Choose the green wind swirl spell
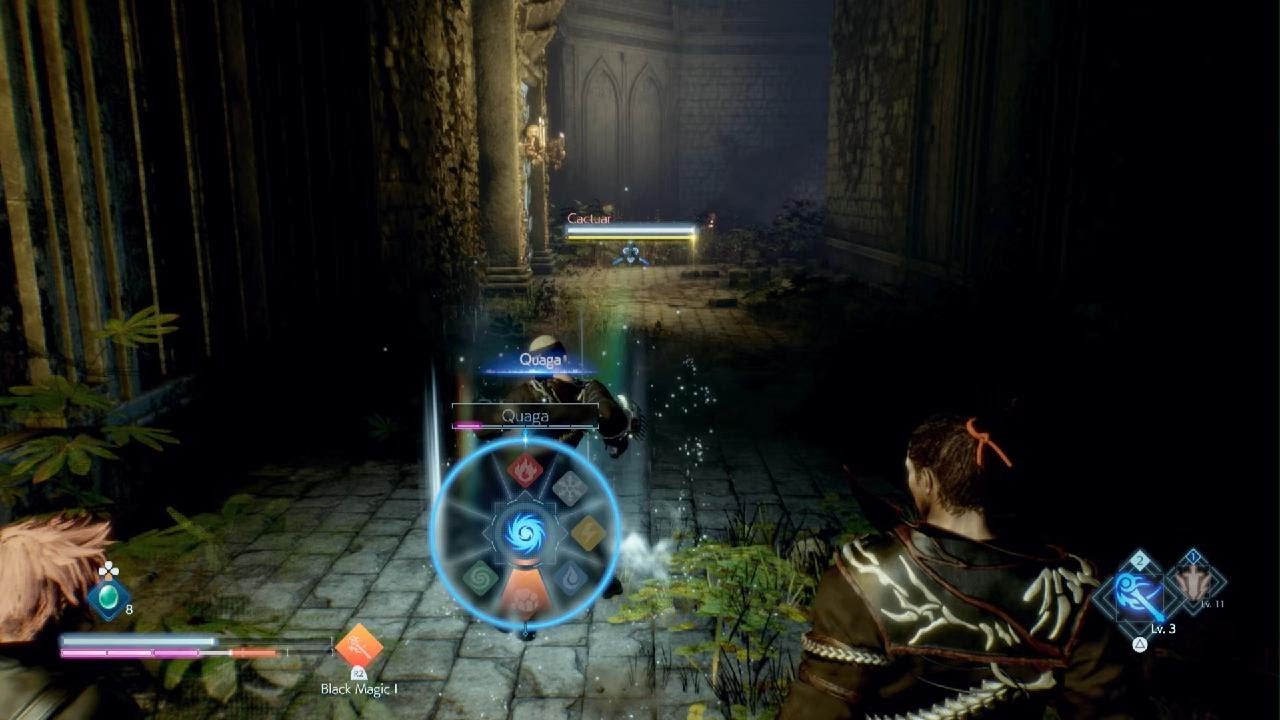The image size is (1280, 720). 480,578
